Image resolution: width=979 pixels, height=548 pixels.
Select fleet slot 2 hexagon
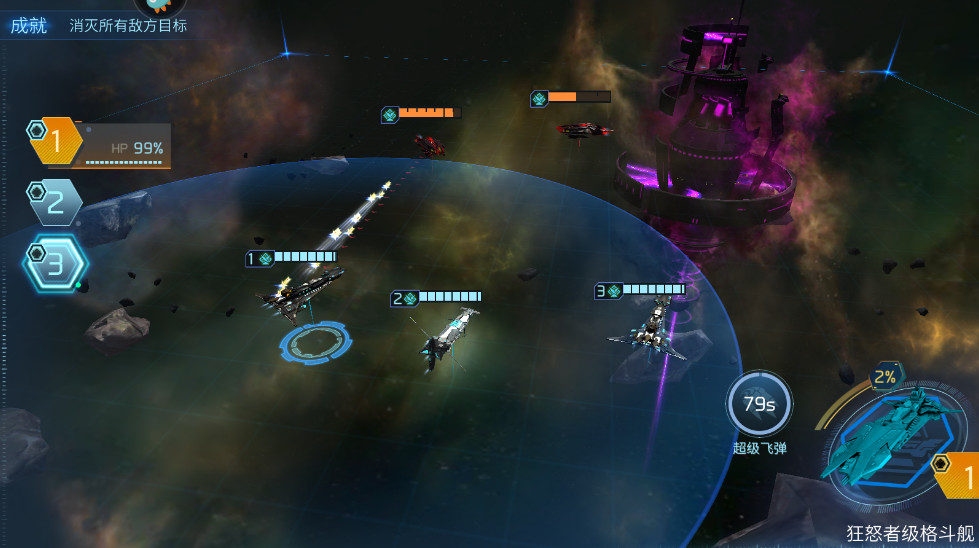coord(55,203)
